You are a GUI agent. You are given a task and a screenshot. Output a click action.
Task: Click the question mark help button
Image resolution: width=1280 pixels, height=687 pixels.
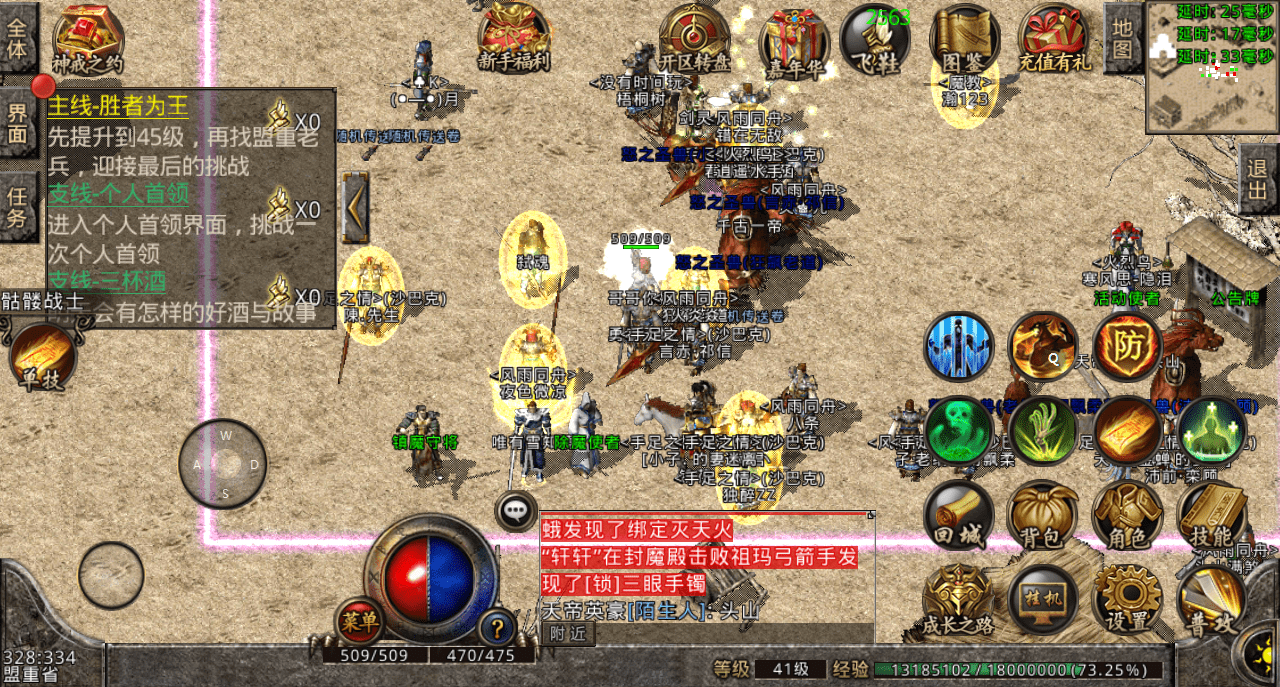[497, 628]
